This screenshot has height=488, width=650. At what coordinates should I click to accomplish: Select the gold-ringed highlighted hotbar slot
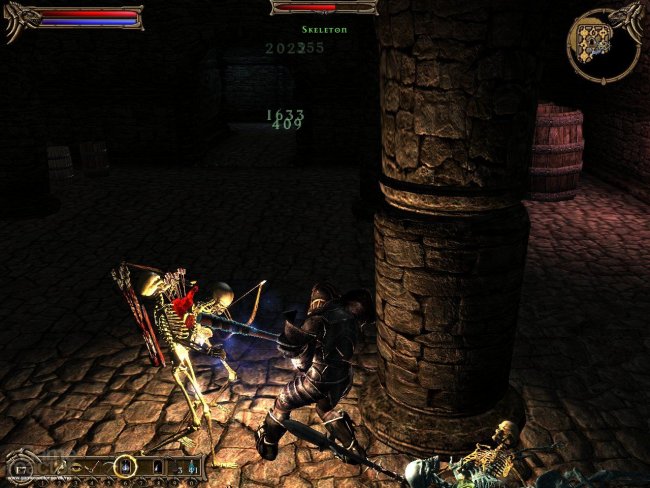(x=125, y=466)
